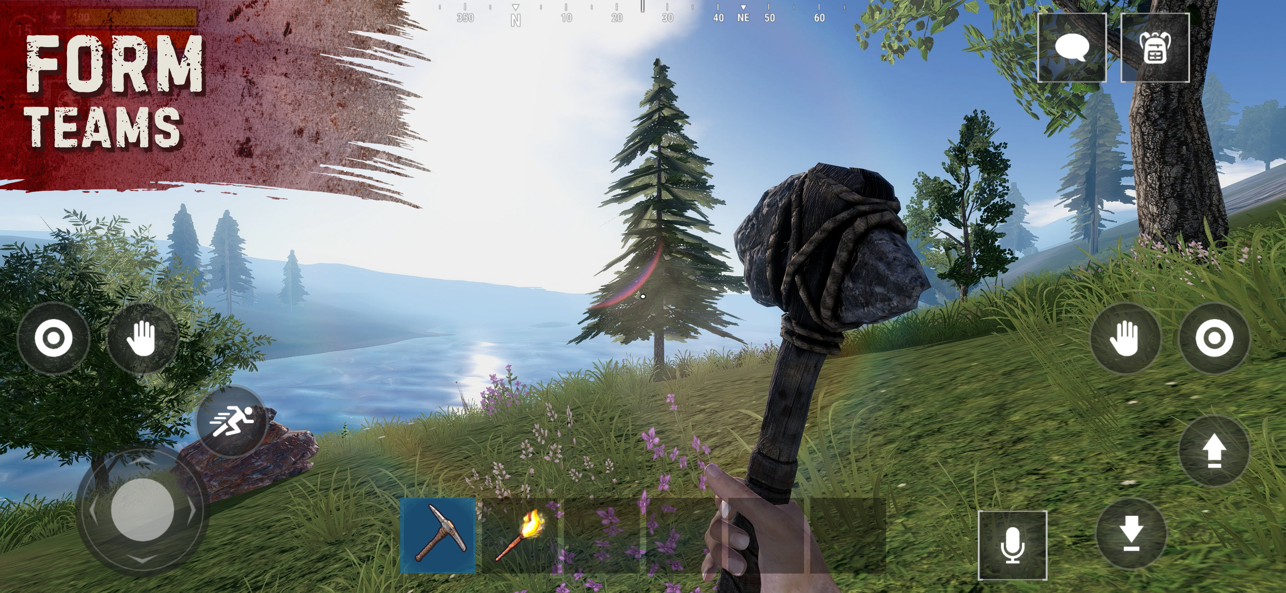Equip the burning torch from the hotbar
The height and width of the screenshot is (593, 1286).
click(x=520, y=536)
